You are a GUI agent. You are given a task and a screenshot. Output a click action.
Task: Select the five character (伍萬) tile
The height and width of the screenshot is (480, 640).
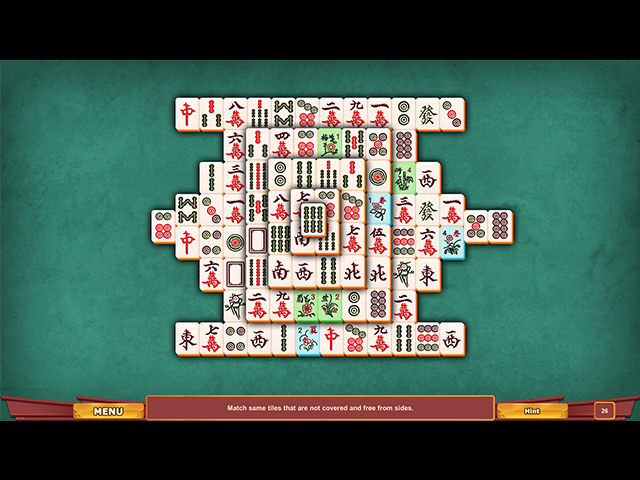[378, 241]
